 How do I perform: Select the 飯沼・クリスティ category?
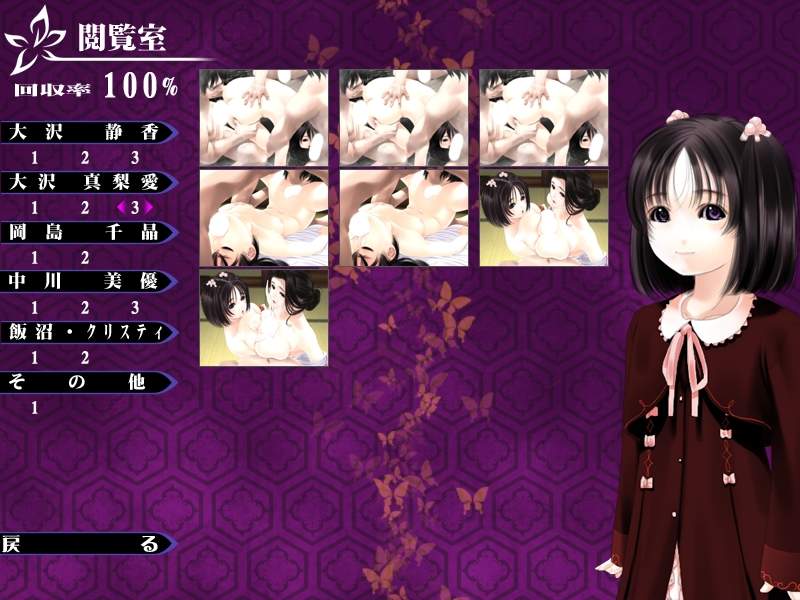[85, 332]
